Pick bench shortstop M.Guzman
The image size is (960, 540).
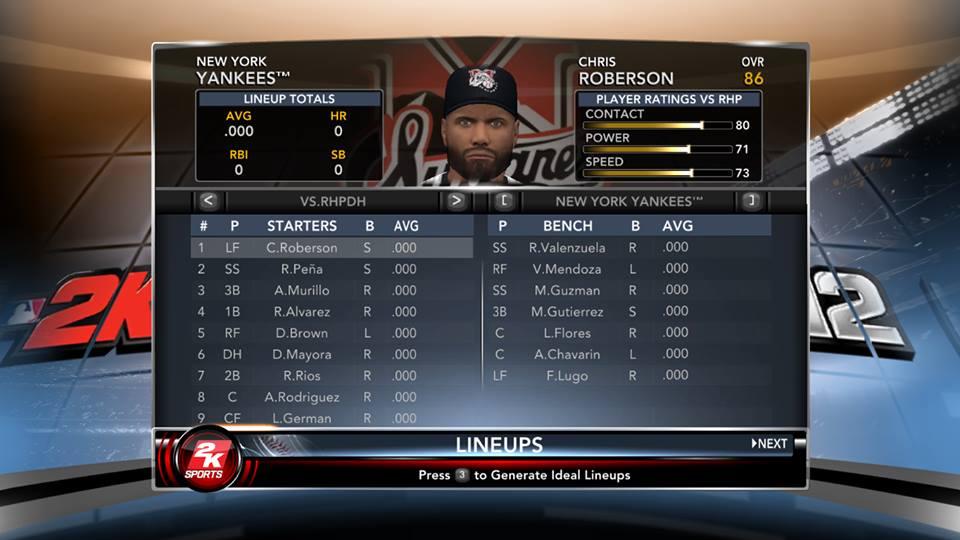[567, 290]
